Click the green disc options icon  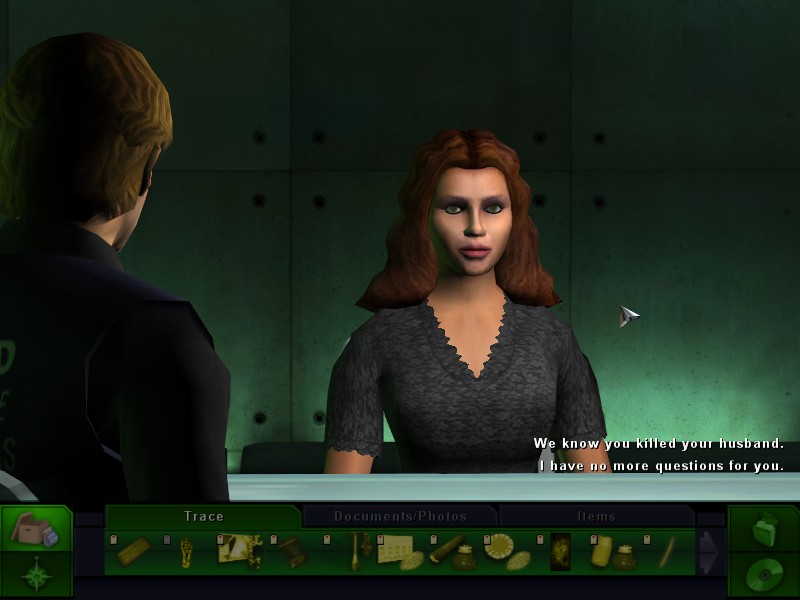pyautogui.click(x=763, y=576)
